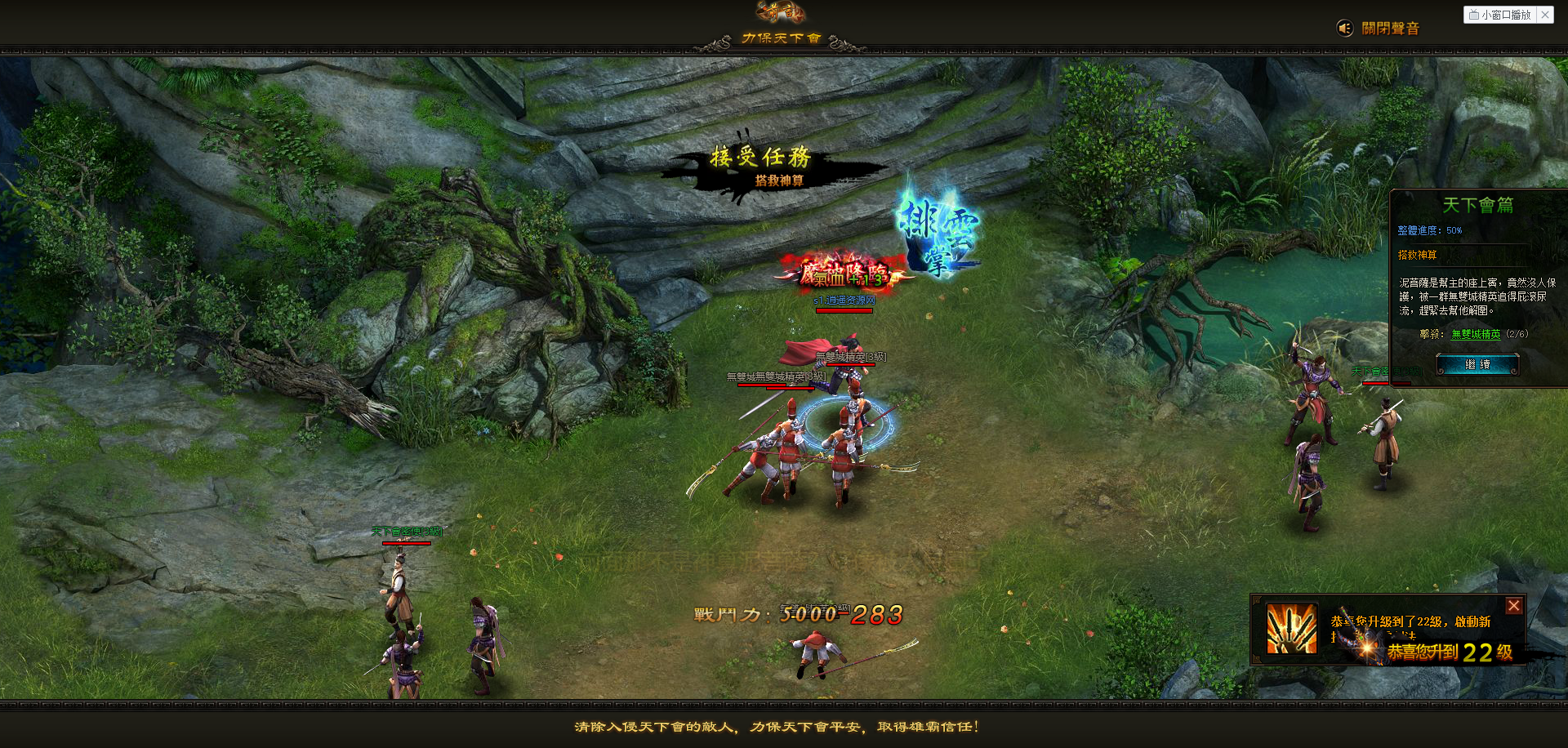Click the window icon beside 小窗口播放 text
The height and width of the screenshot is (748, 1568).
[x=1476, y=15]
